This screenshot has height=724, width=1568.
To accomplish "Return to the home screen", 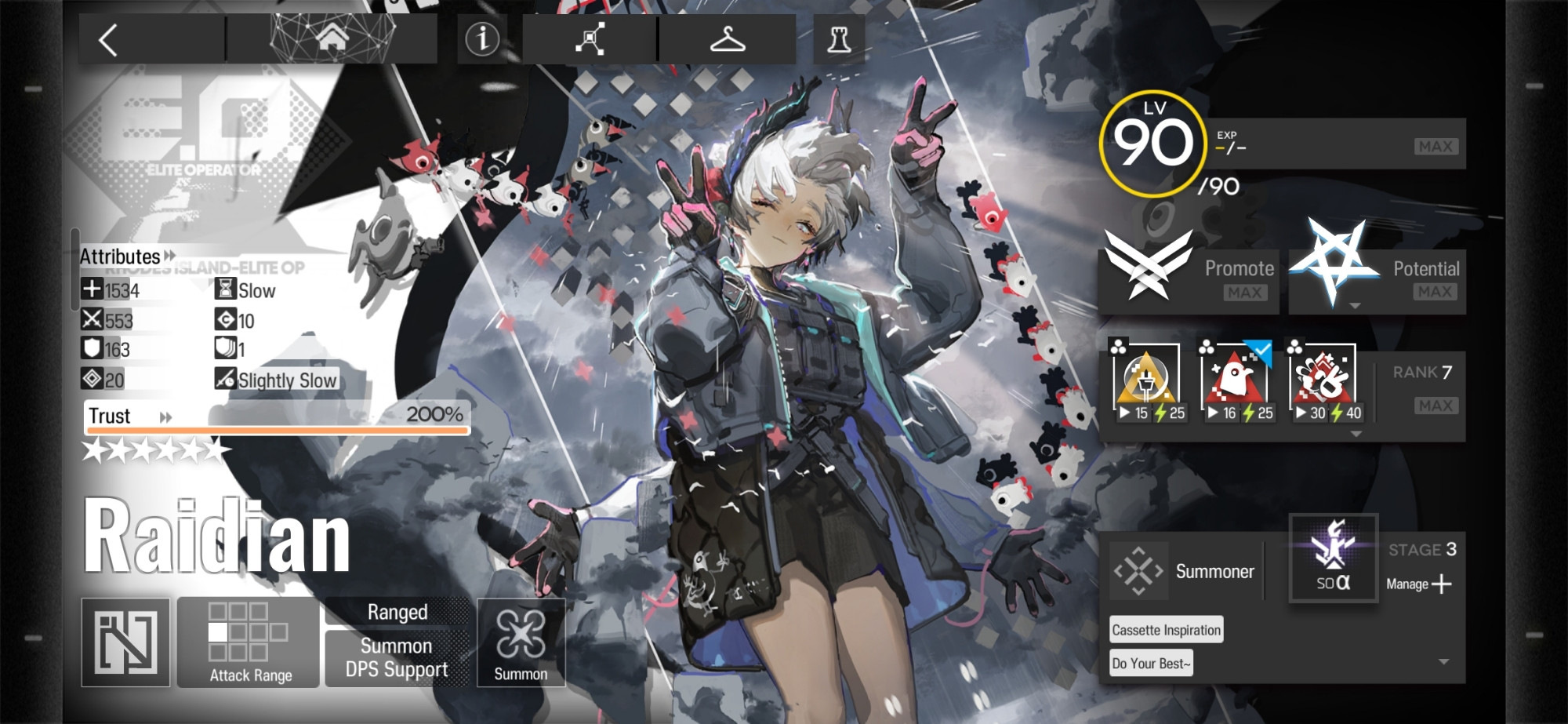I will (332, 38).
